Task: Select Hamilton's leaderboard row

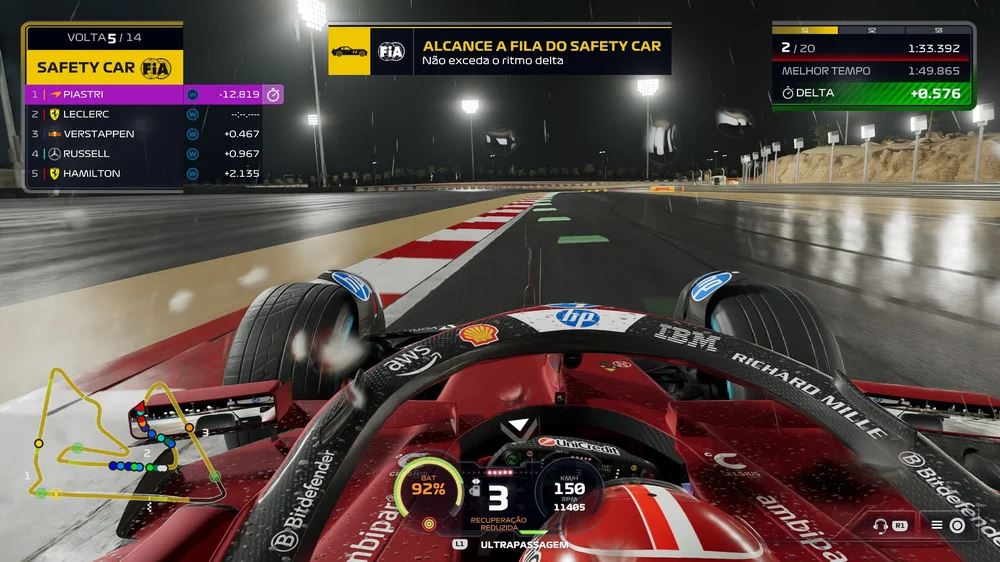Action: point(150,174)
